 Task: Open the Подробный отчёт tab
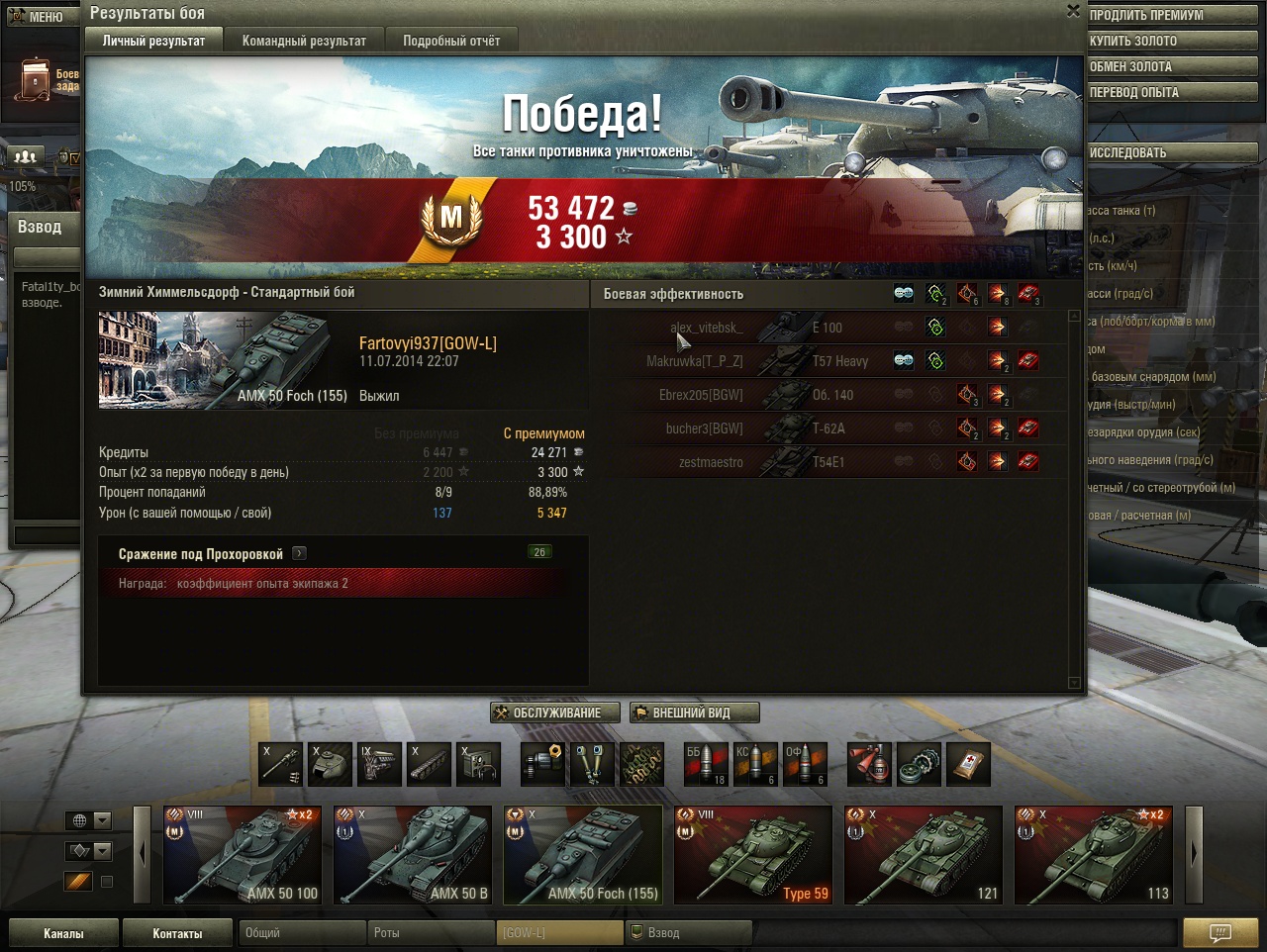(x=451, y=41)
